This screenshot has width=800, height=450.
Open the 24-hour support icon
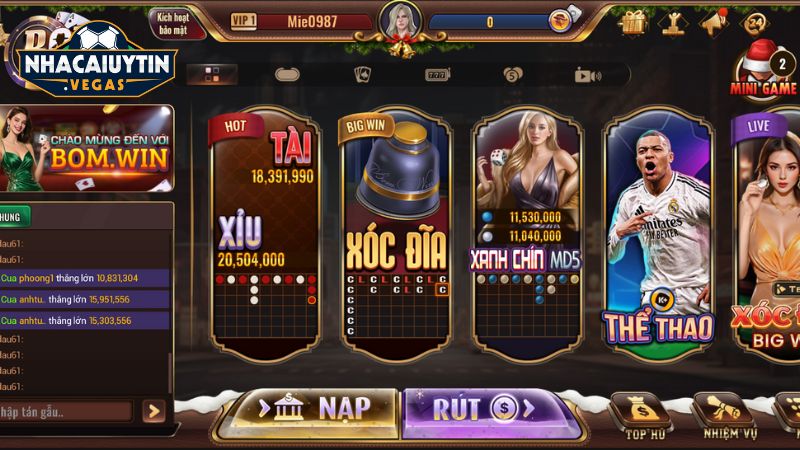756,21
